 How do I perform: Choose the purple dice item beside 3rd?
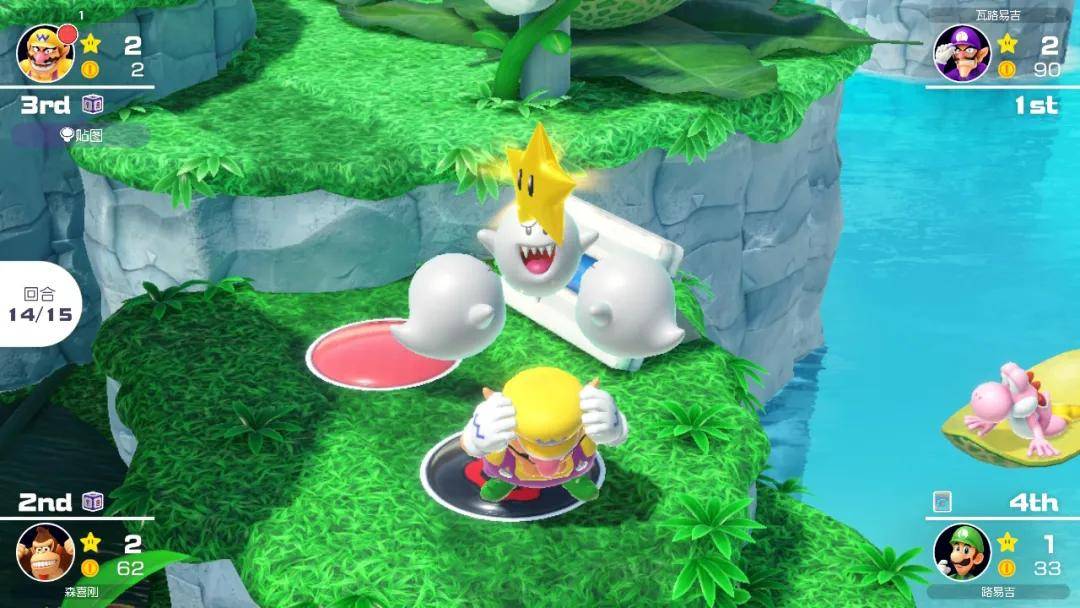[93, 104]
